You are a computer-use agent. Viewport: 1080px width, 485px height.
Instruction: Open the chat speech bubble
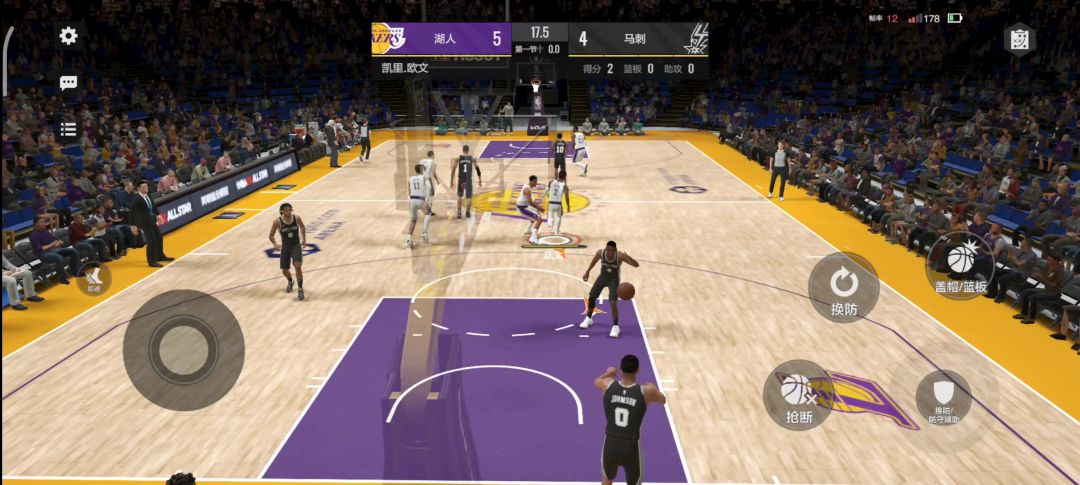pyautogui.click(x=68, y=83)
